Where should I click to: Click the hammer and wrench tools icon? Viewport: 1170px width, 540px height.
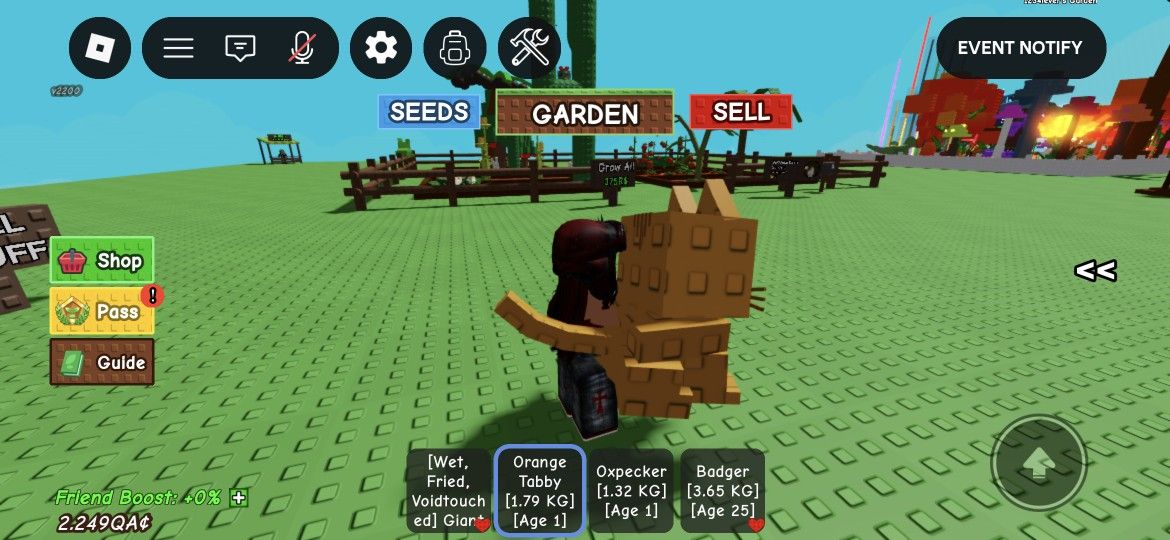point(529,48)
